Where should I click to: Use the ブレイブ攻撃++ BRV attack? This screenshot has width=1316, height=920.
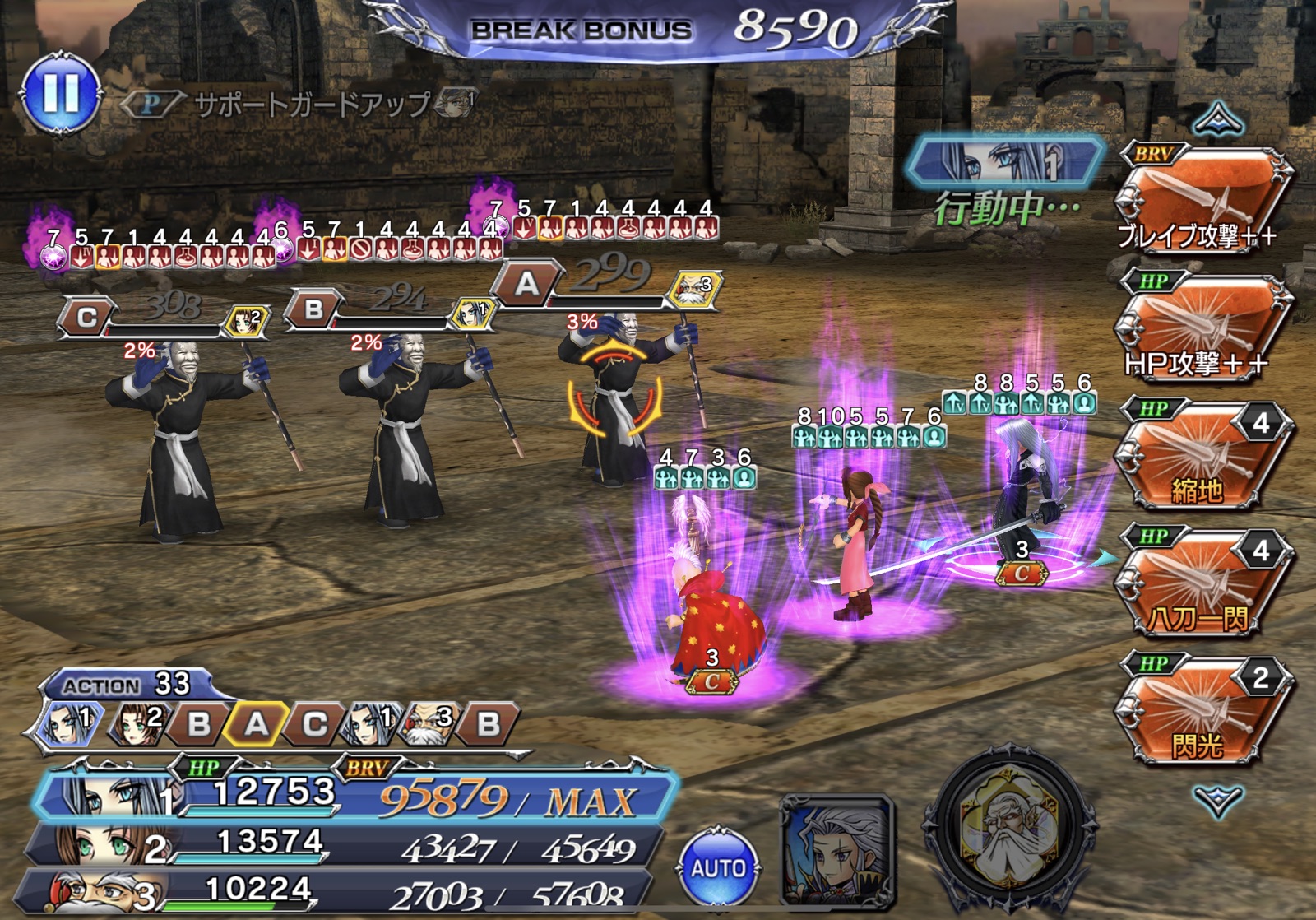pyautogui.click(x=1203, y=202)
